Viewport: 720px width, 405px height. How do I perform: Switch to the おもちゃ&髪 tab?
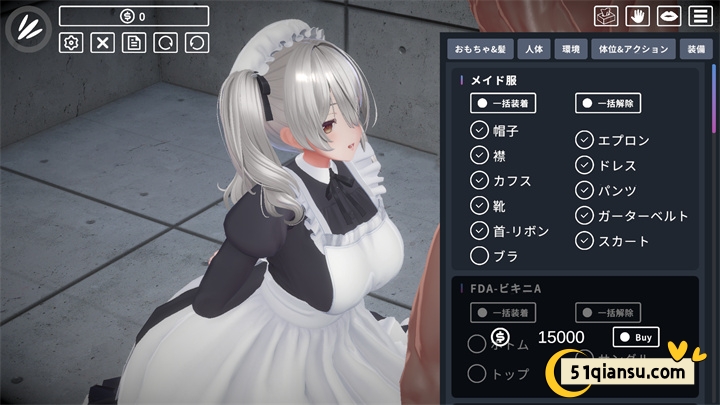coord(481,48)
